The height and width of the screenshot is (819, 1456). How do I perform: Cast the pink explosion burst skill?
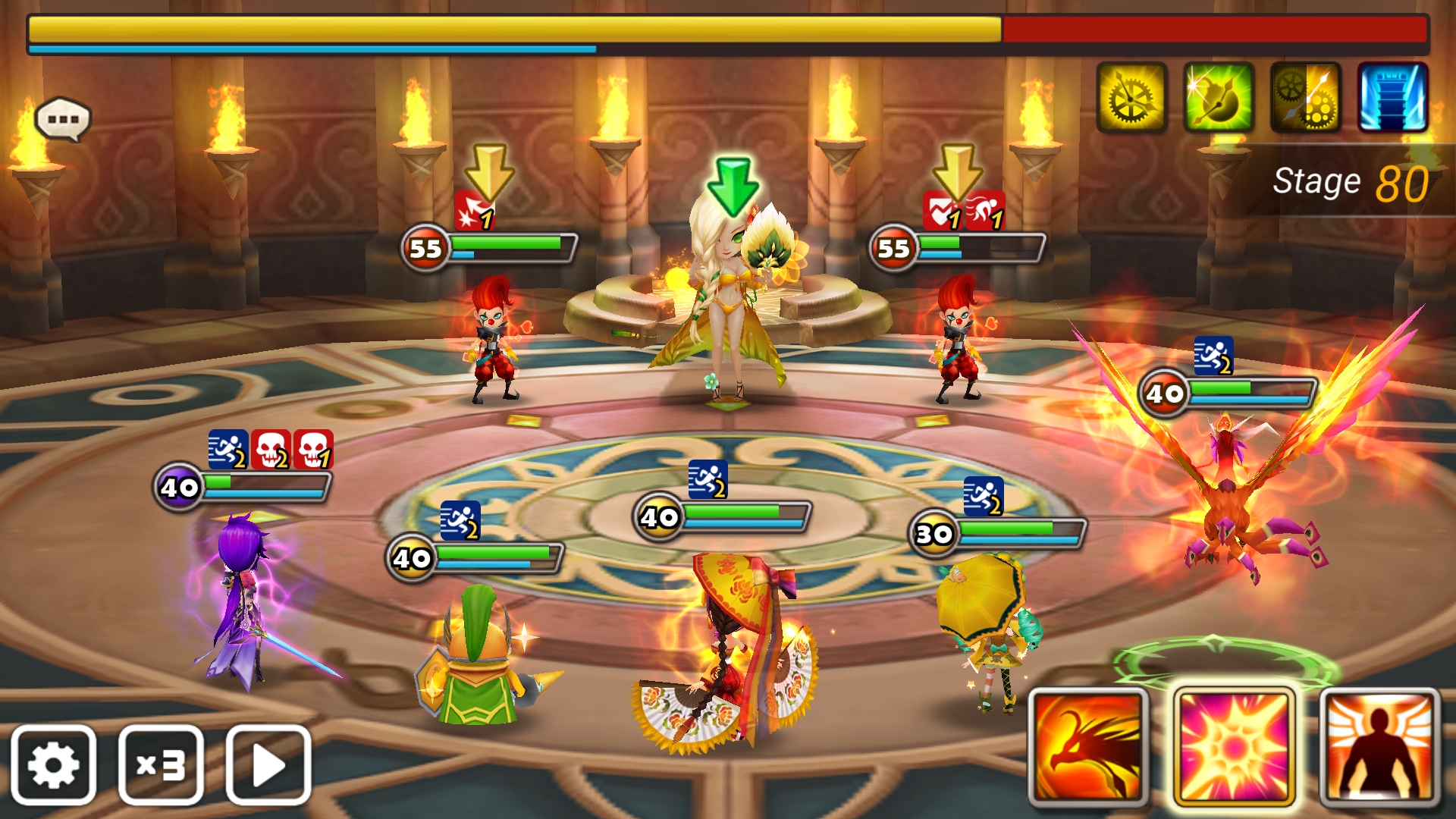(1234, 747)
